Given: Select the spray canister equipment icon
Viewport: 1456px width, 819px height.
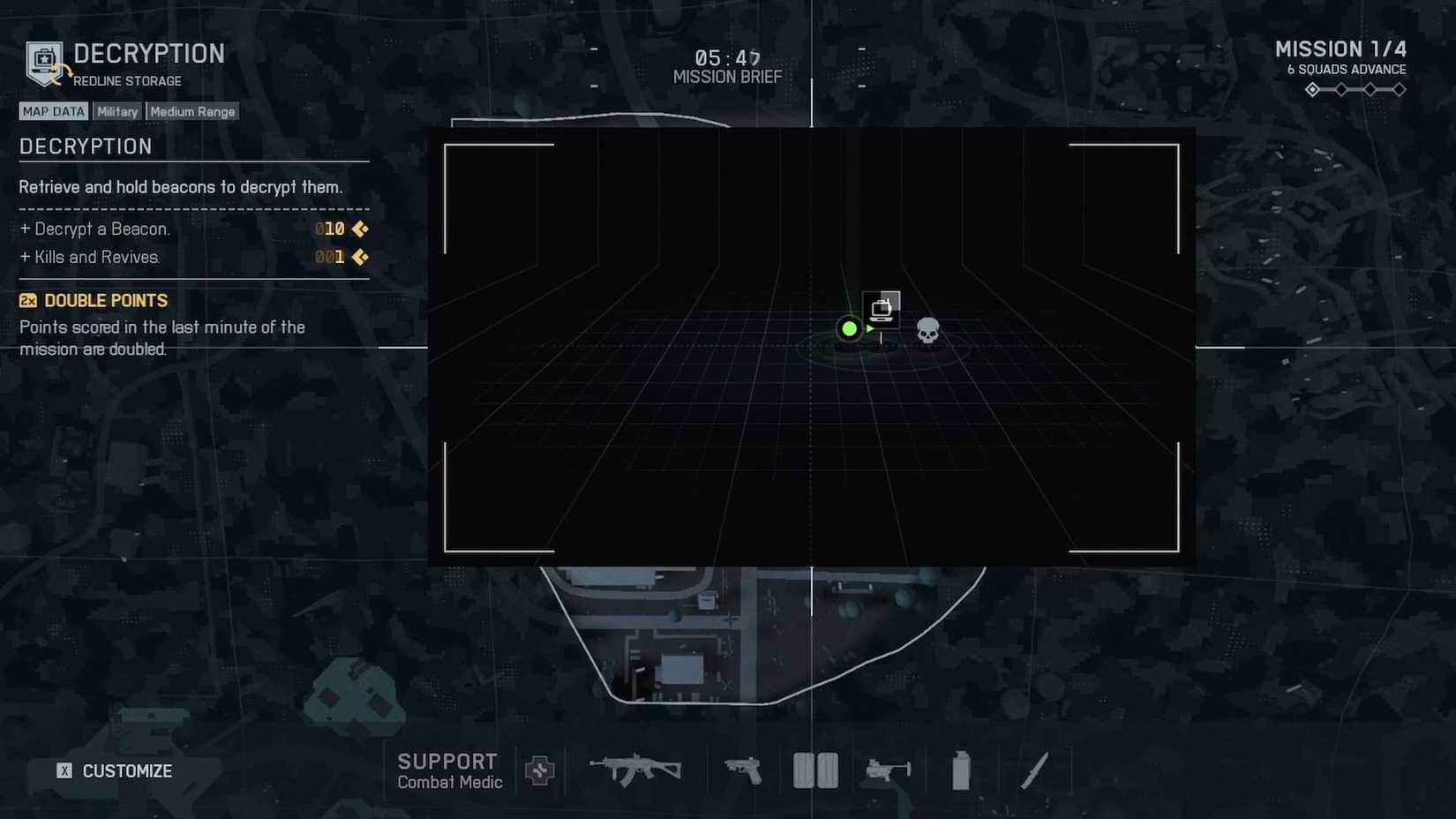Looking at the screenshot, I should [959, 770].
